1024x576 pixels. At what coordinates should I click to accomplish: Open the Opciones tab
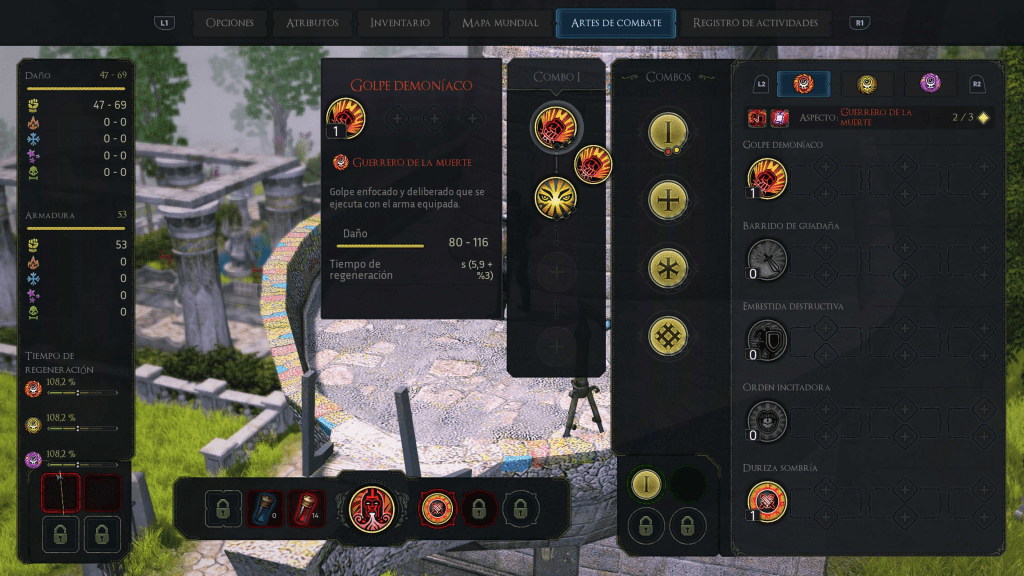pos(230,23)
